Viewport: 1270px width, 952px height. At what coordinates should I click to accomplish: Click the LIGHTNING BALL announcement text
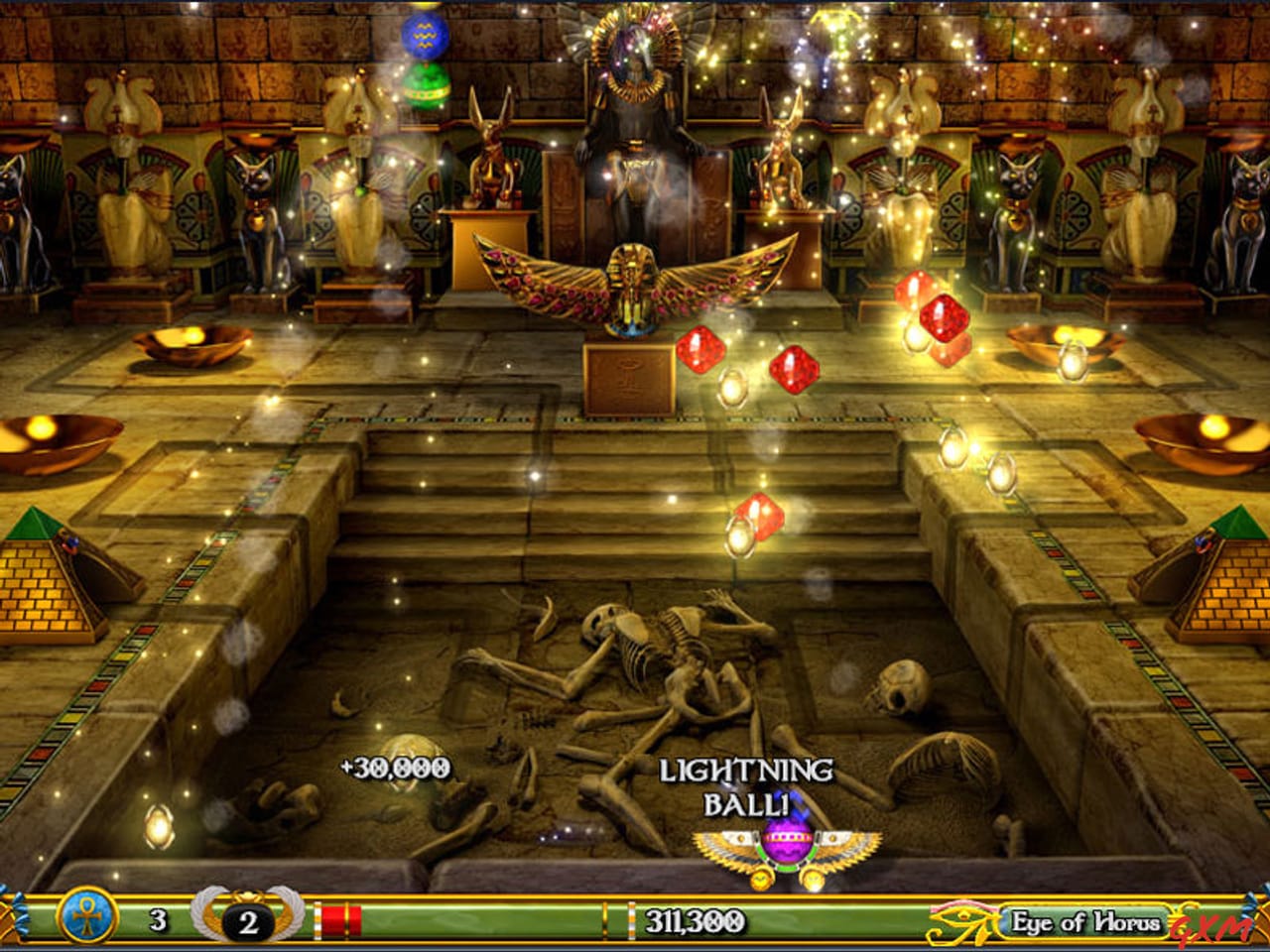coord(746,783)
